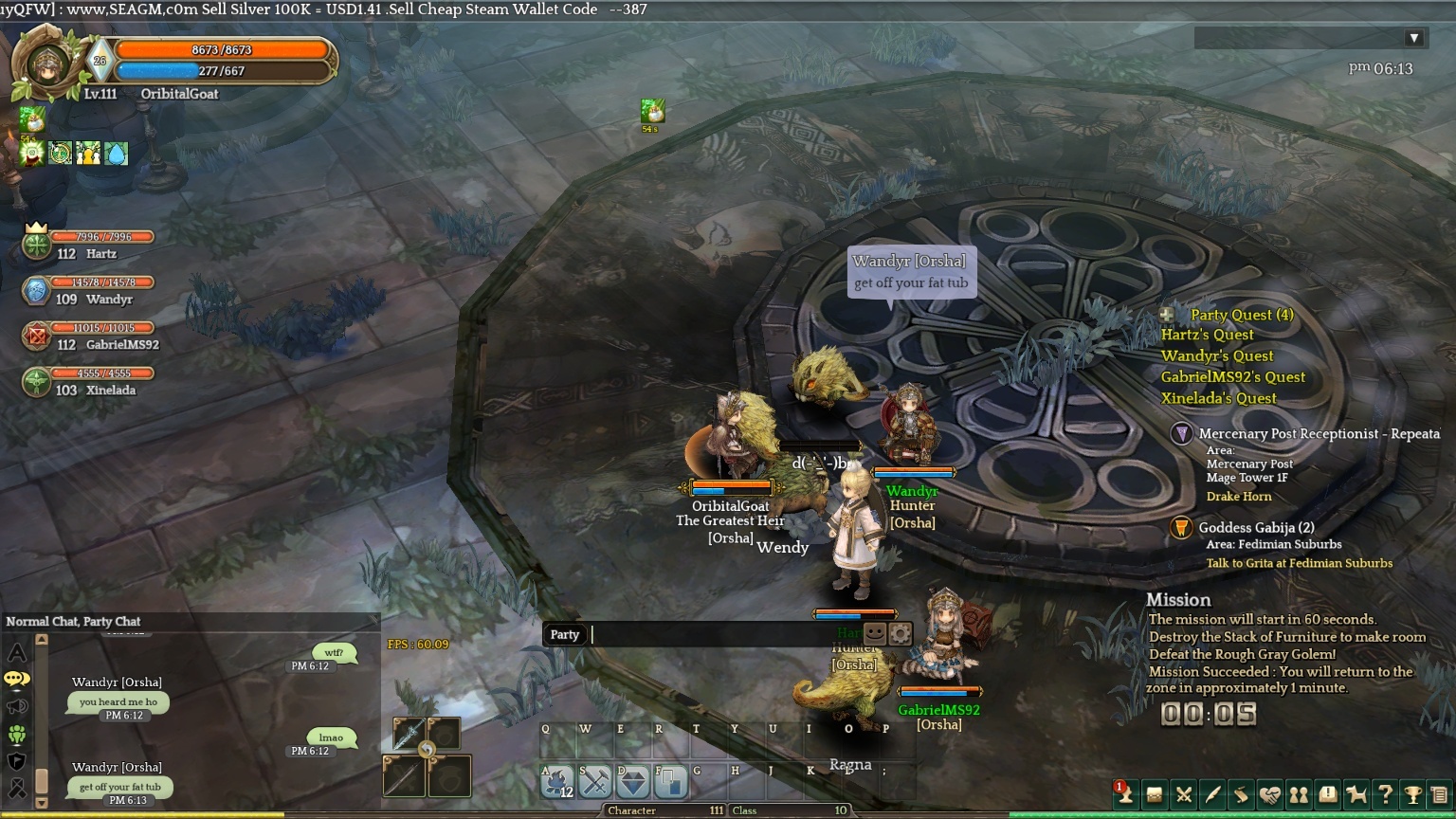Open the trophy achievements menu
Screen dimensions: 1456x819
click(x=1413, y=794)
